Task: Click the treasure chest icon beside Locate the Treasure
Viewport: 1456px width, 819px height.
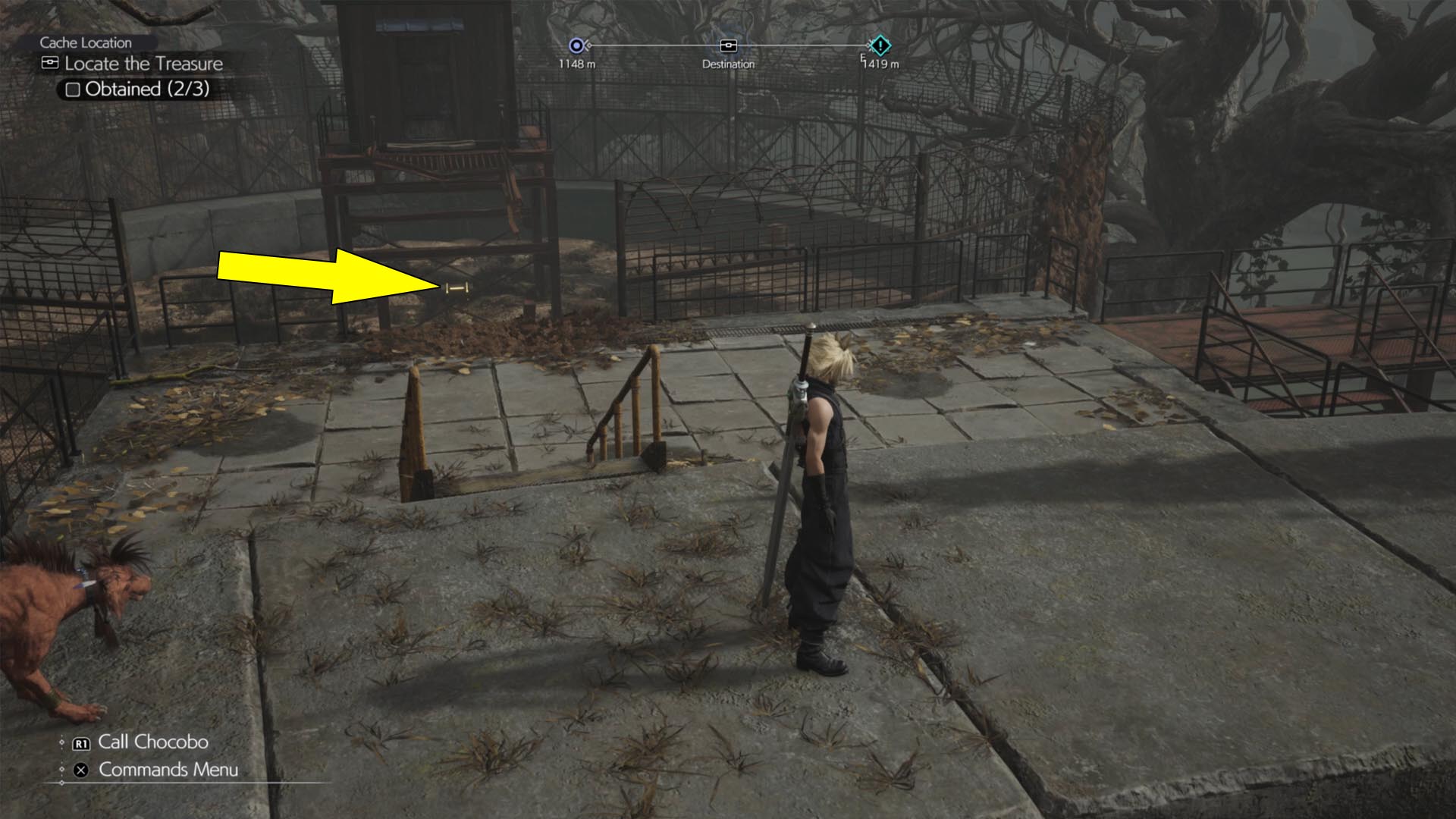Action: pos(49,64)
